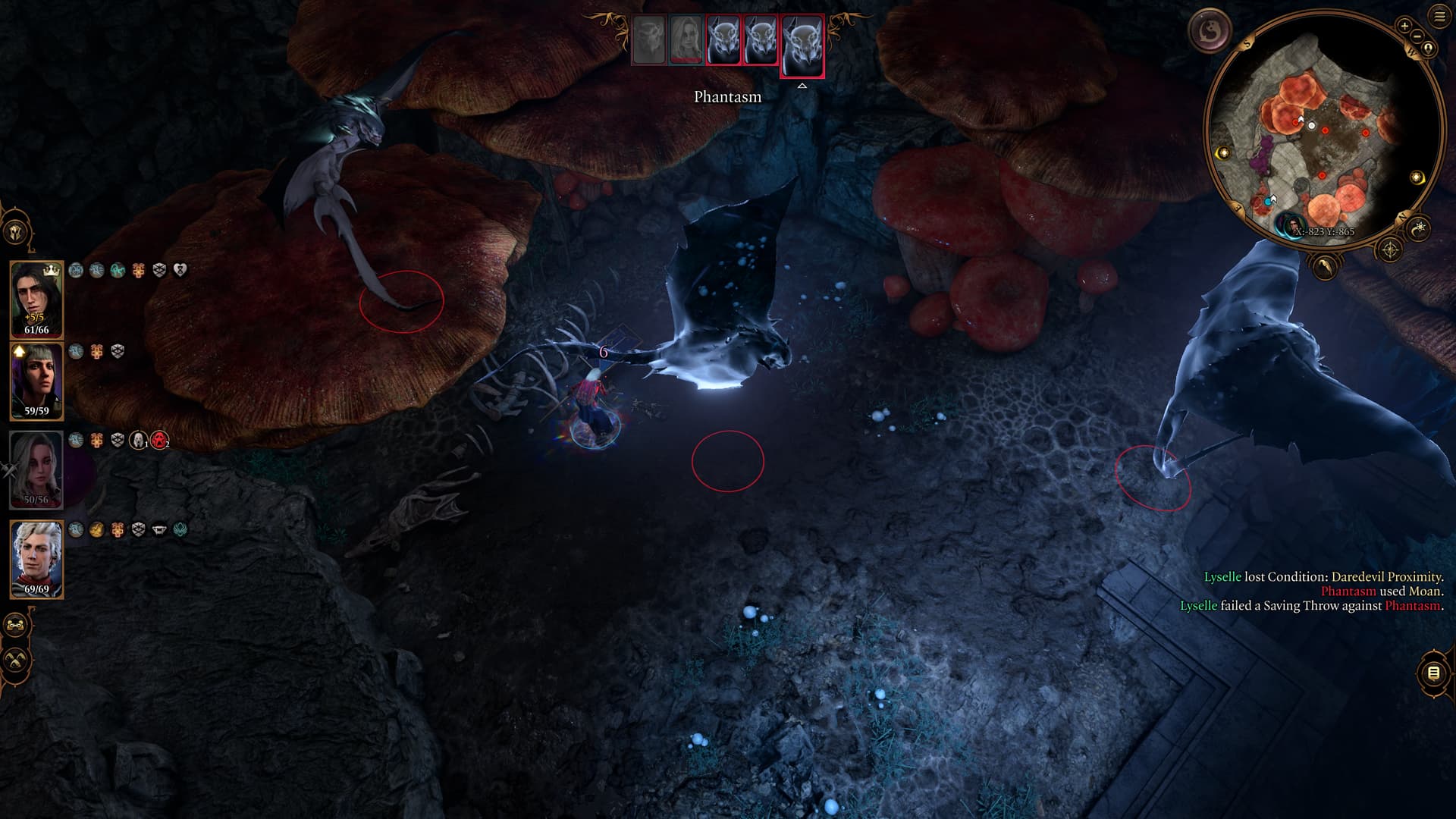Image resolution: width=1456 pixels, height=819 pixels.
Task: Zoom in on the minimap
Action: 1404,26
